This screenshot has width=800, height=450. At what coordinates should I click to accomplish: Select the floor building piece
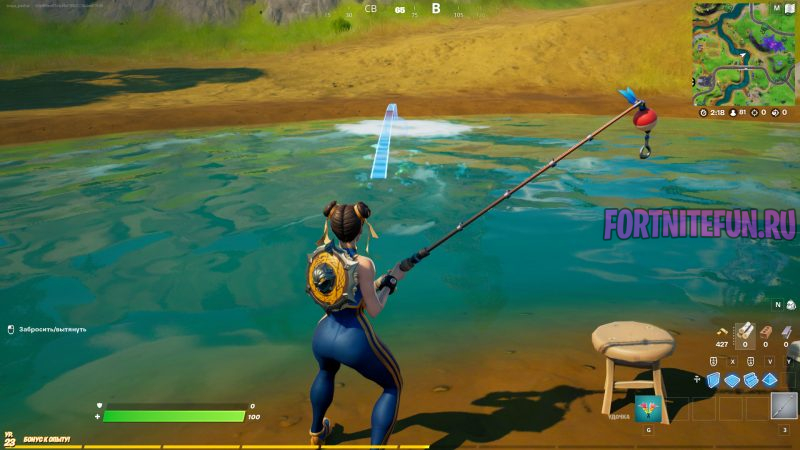pyautogui.click(x=732, y=380)
